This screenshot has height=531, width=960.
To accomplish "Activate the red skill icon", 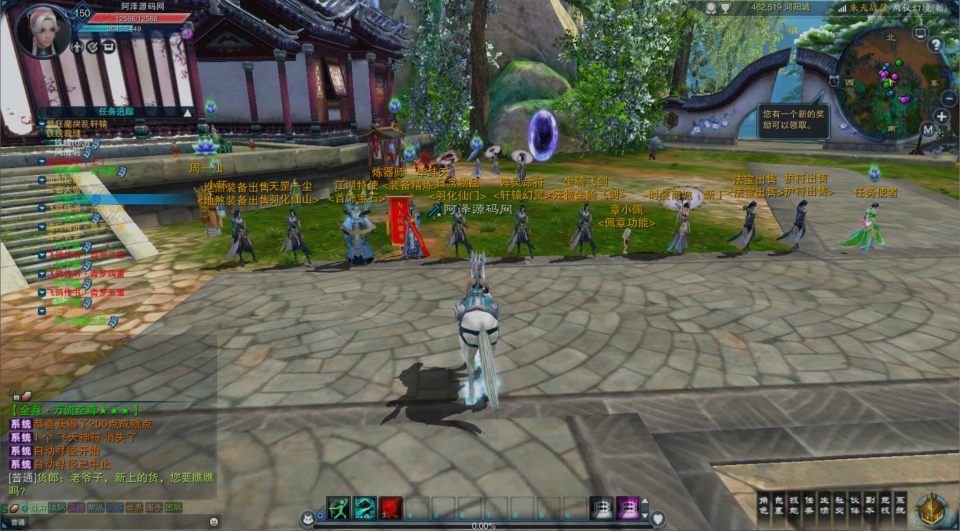I will (390, 508).
